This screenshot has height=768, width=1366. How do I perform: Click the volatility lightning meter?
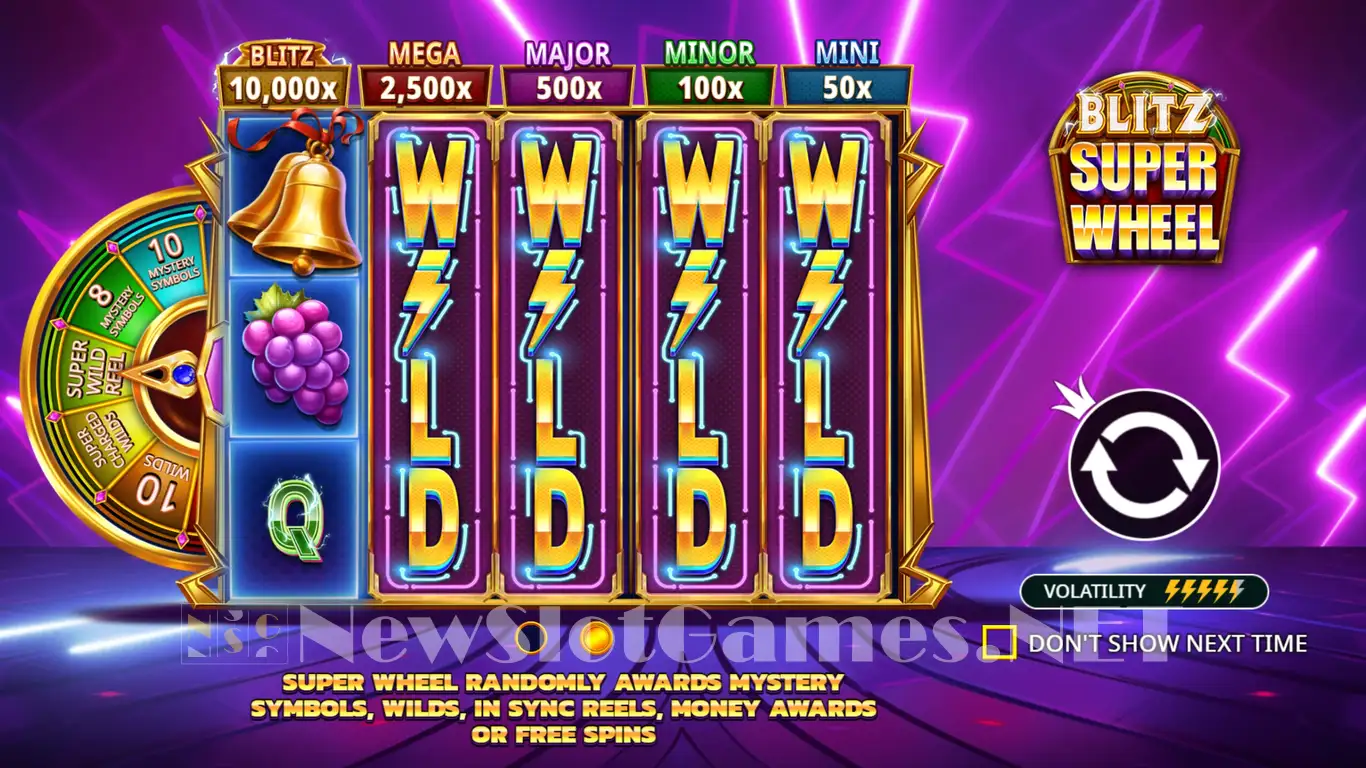(x=1203, y=591)
